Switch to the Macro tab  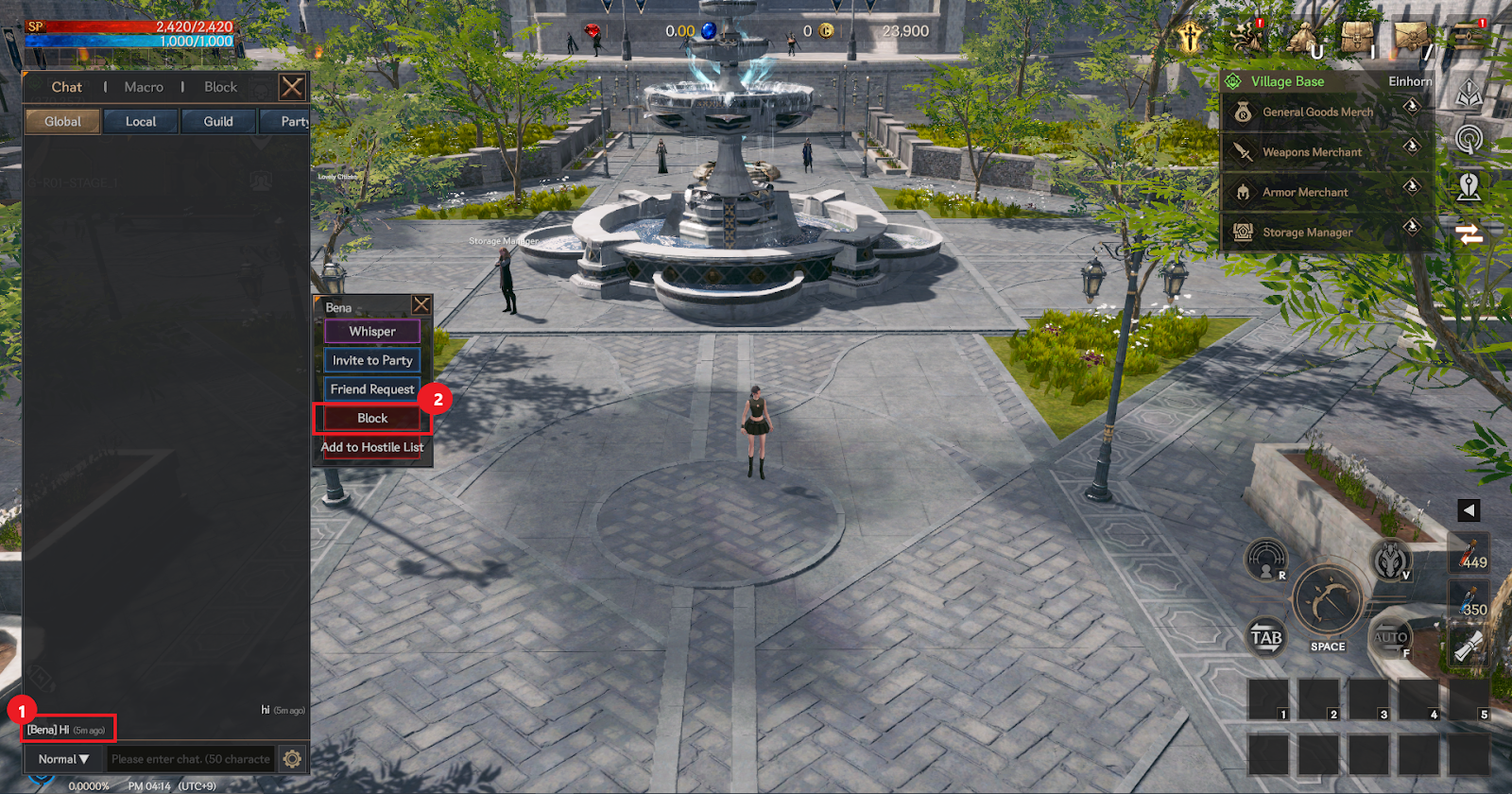[x=144, y=87]
